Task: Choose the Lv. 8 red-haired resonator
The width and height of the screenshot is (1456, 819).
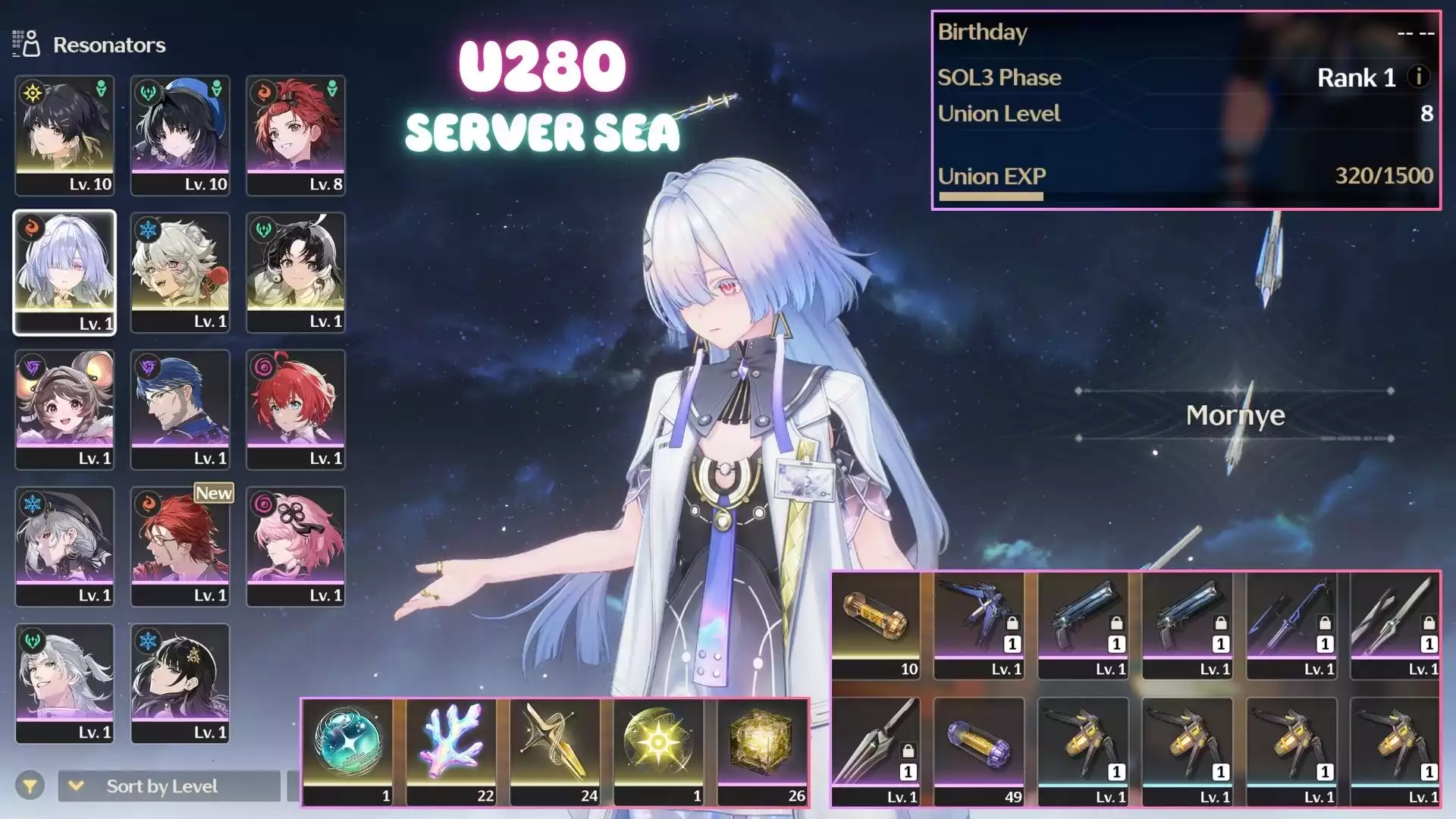Action: pyautogui.click(x=296, y=135)
